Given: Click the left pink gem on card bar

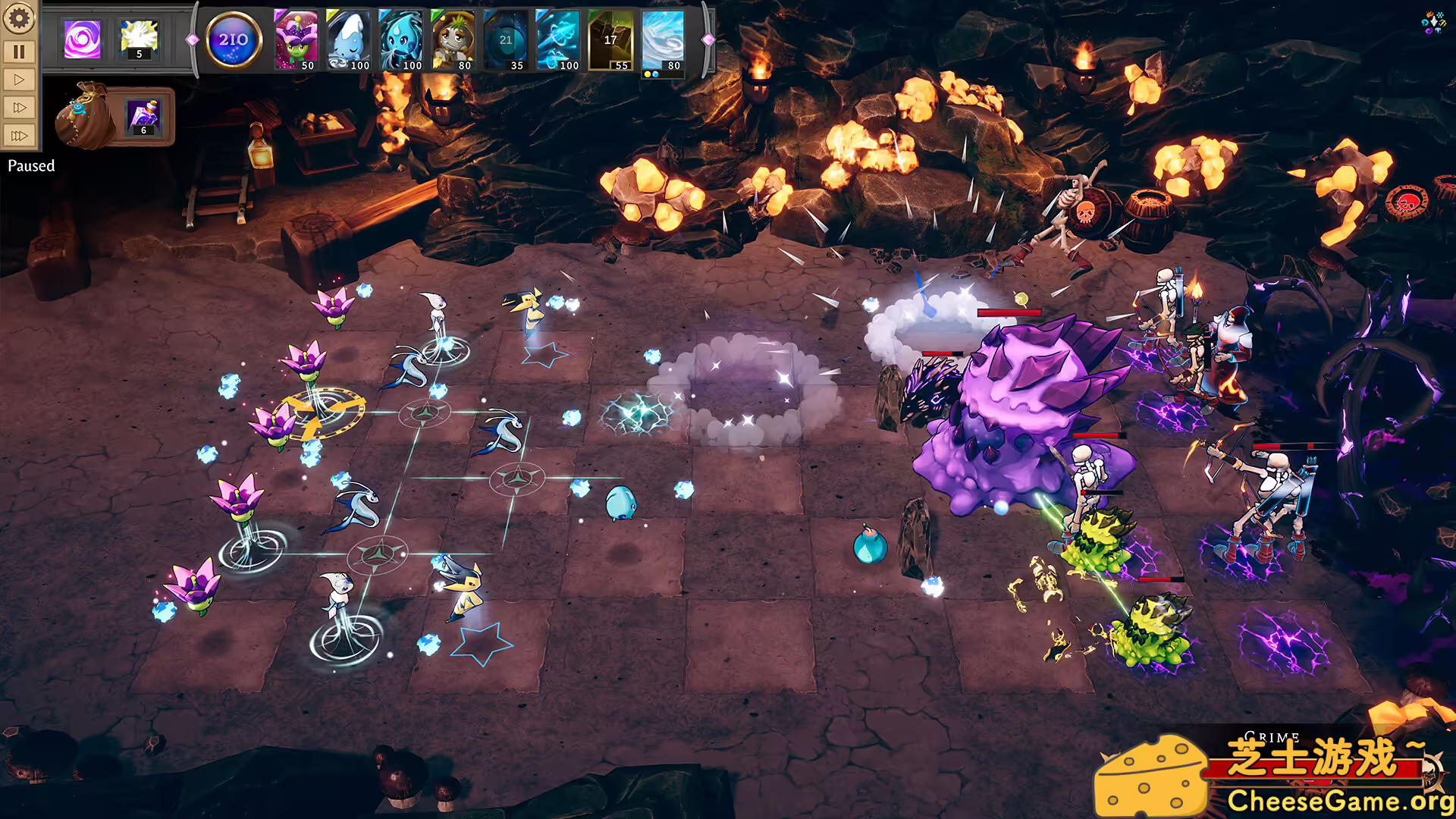Looking at the screenshot, I should click(x=193, y=39).
